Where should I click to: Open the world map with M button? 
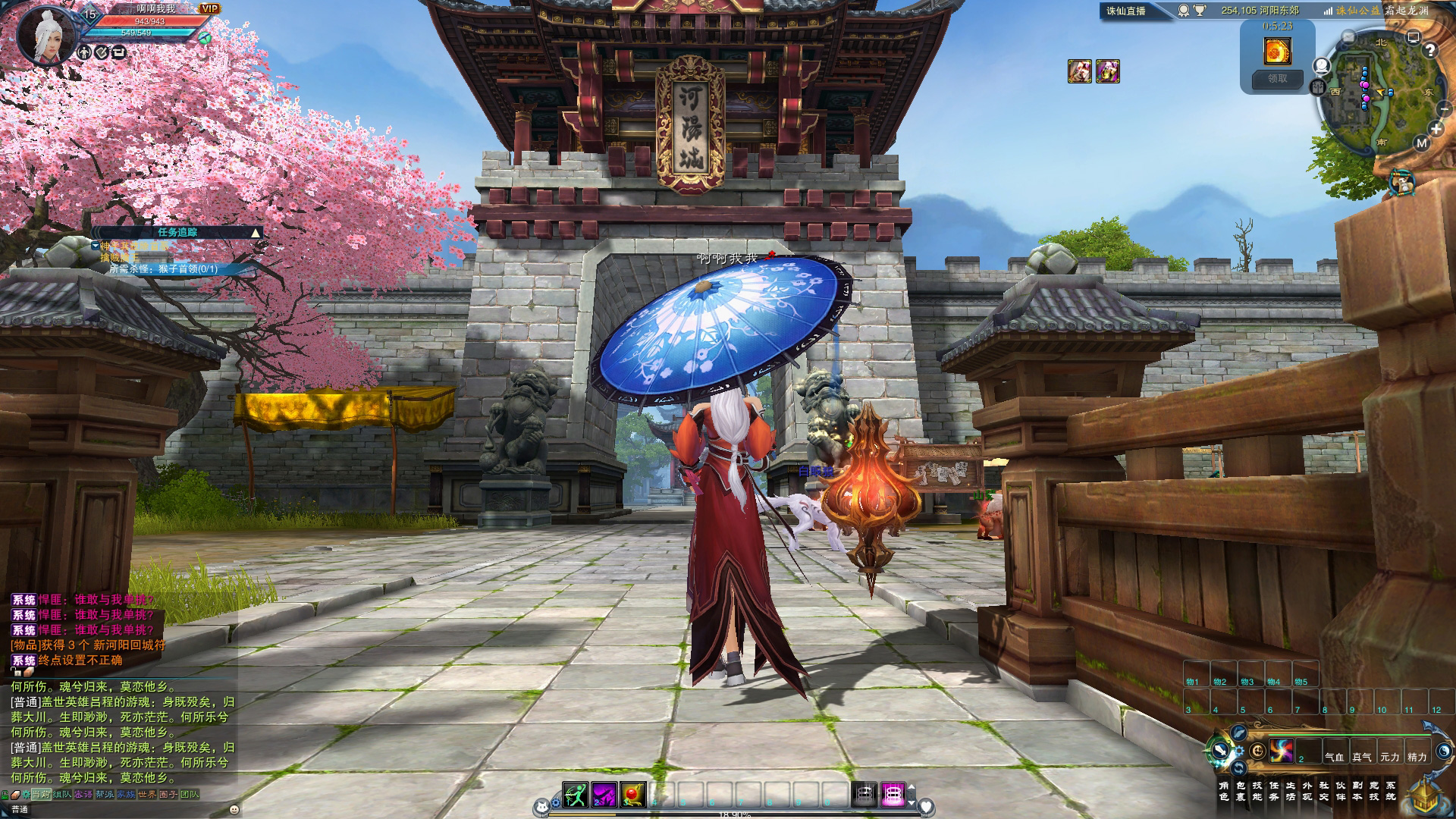coord(1421,143)
